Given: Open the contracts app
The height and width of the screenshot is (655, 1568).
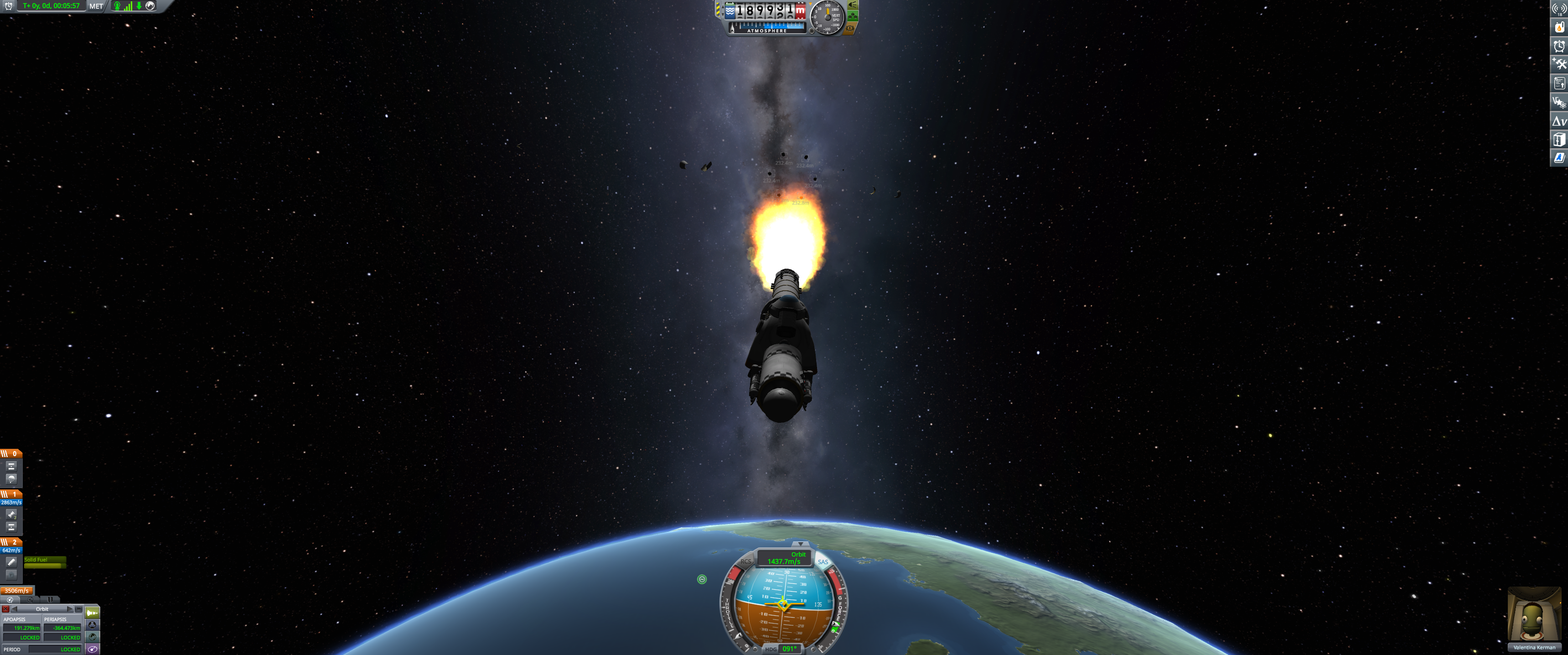Looking at the screenshot, I should [x=1559, y=83].
